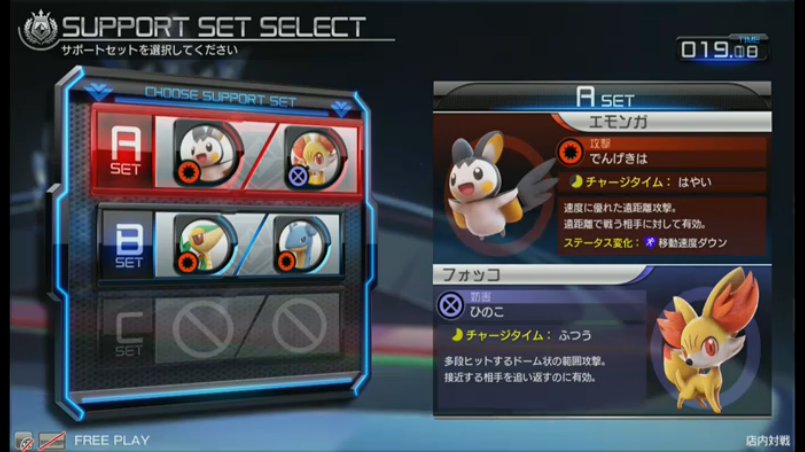Image resolution: width=805 pixels, height=452 pixels.
Task: Select Lapras's icon in set B
Action: click(x=306, y=243)
